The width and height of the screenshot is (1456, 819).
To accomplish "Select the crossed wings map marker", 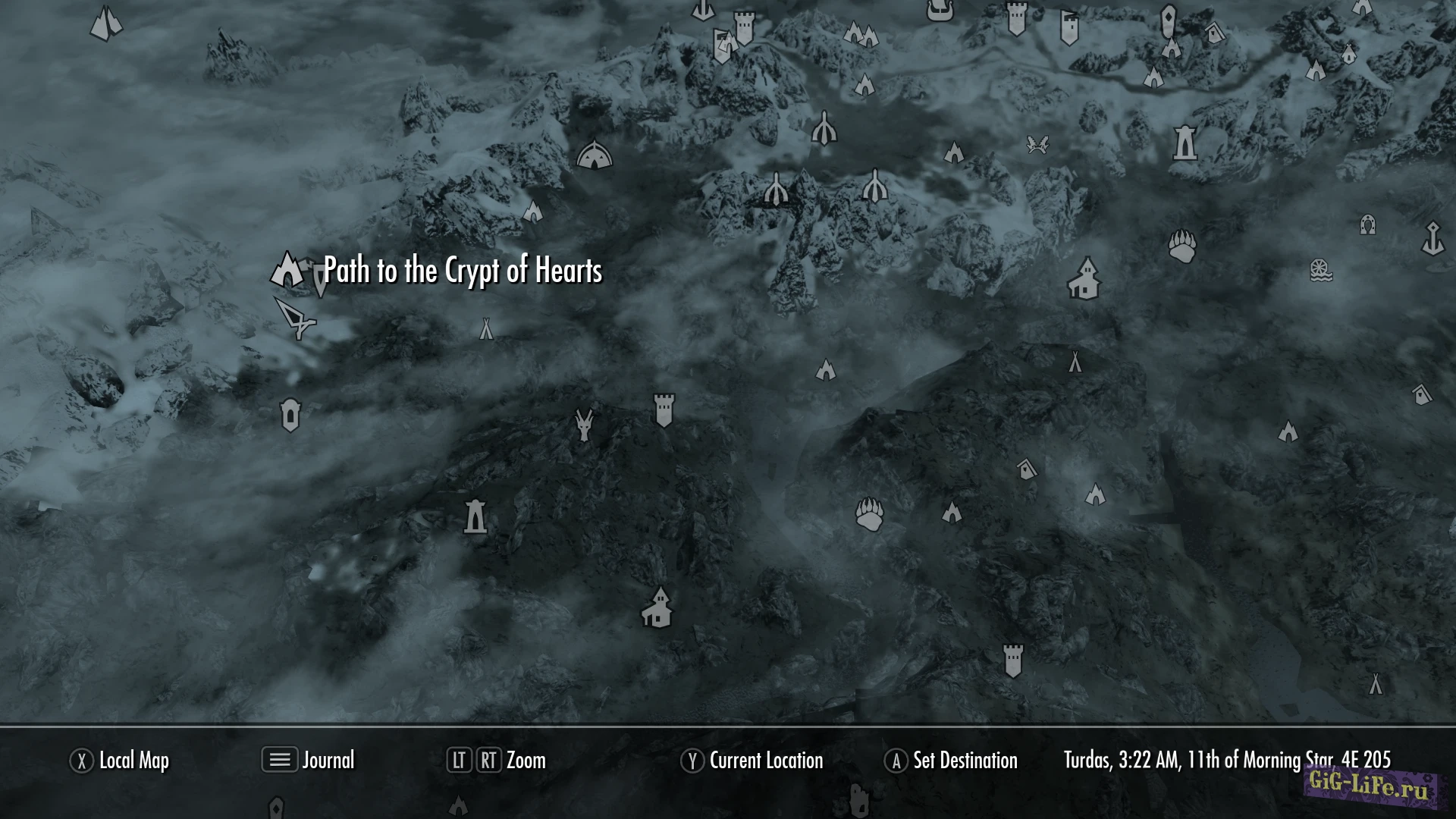I will point(1037,143).
